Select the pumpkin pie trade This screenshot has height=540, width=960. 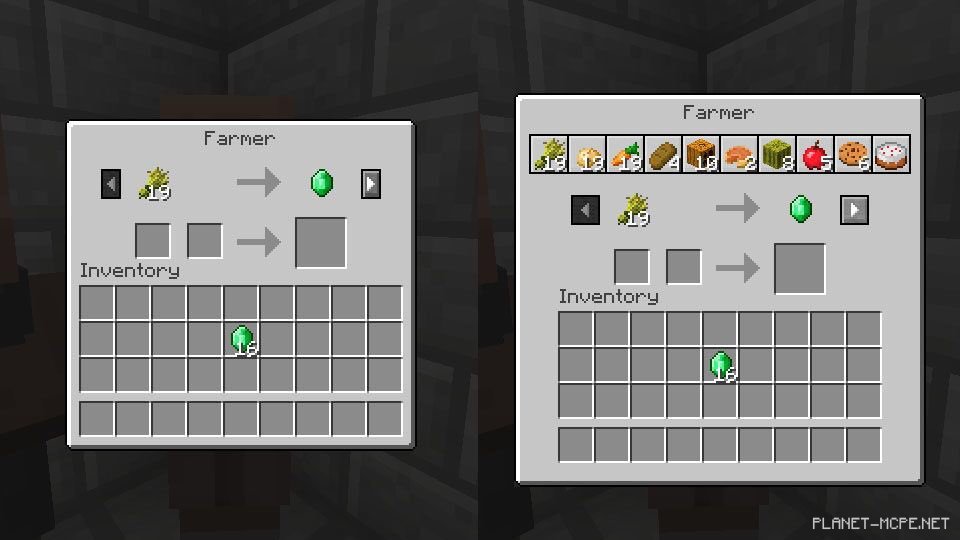(739, 155)
